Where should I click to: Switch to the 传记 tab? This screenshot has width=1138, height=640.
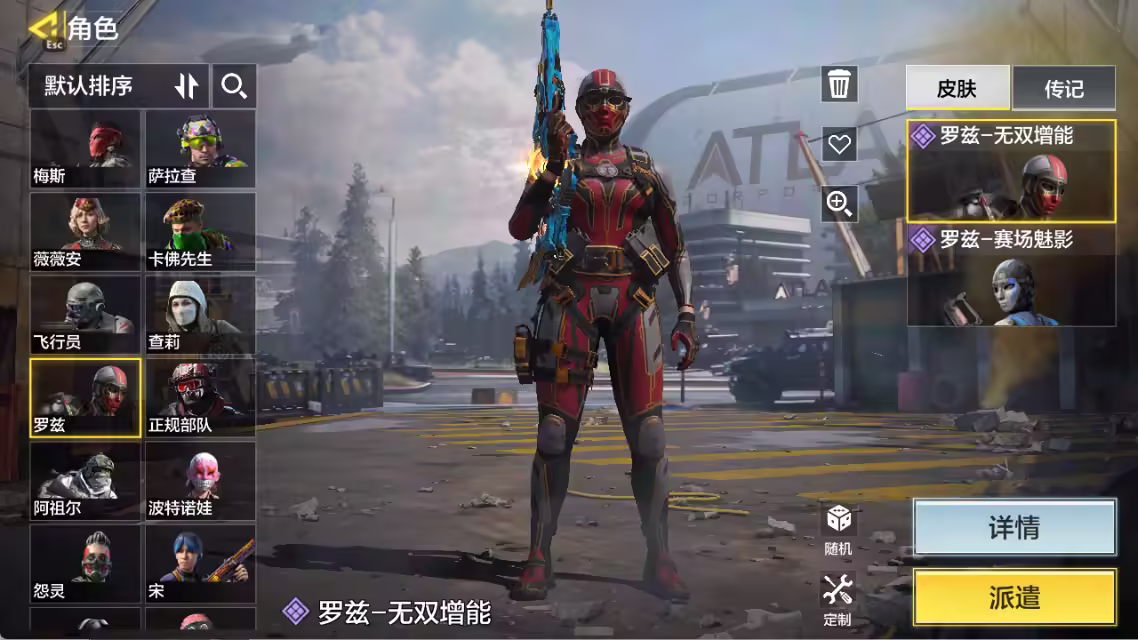[x=1063, y=88]
